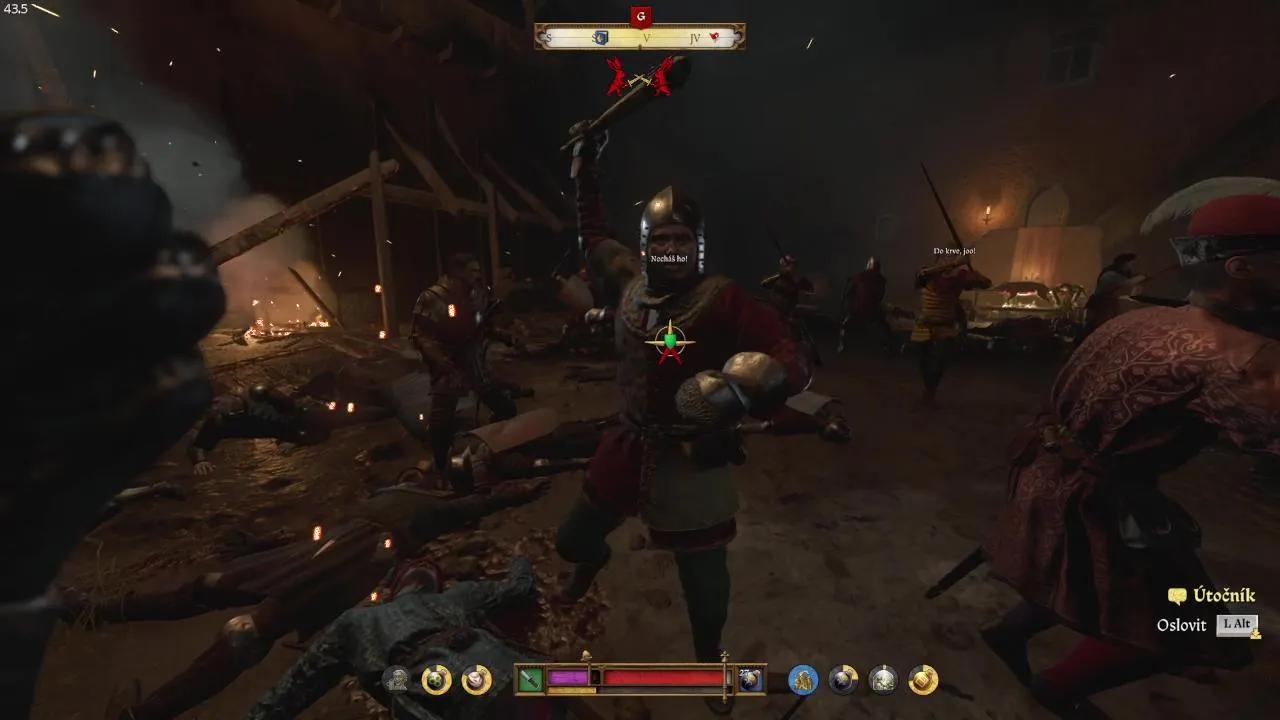1280x720 pixels.
Task: Click the combat star reticle on the enemy
Action: 669,342
